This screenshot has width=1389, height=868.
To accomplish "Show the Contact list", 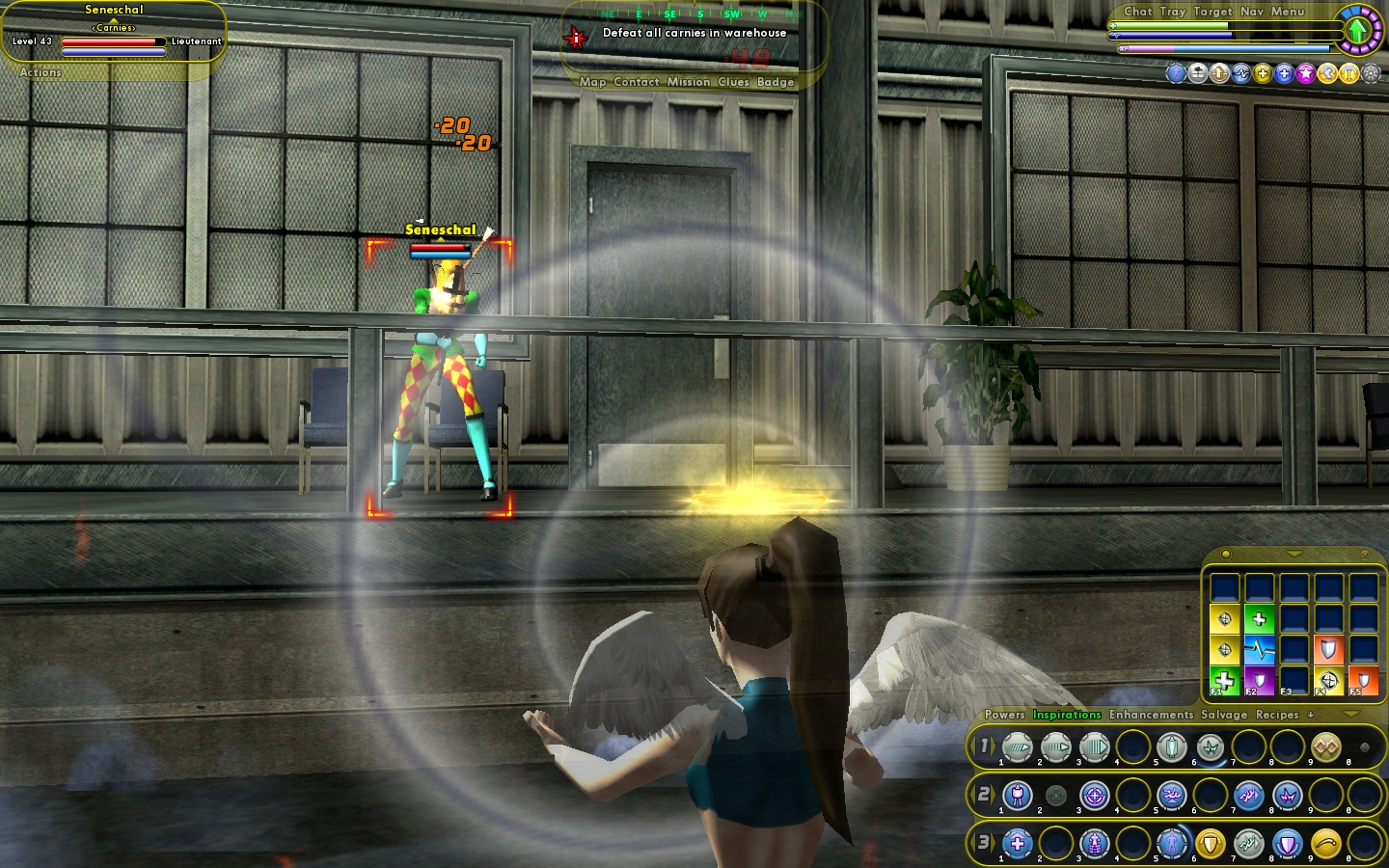I will click(x=636, y=82).
